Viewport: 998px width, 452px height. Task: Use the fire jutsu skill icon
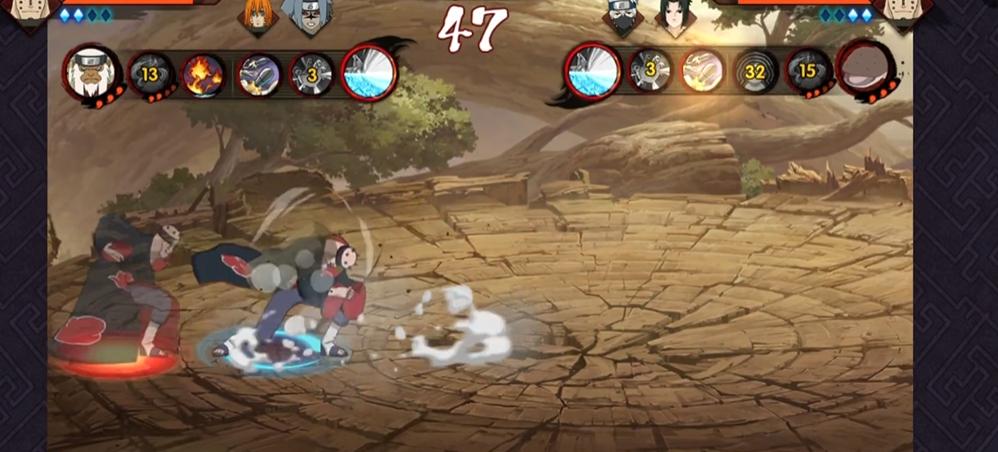pyautogui.click(x=204, y=74)
